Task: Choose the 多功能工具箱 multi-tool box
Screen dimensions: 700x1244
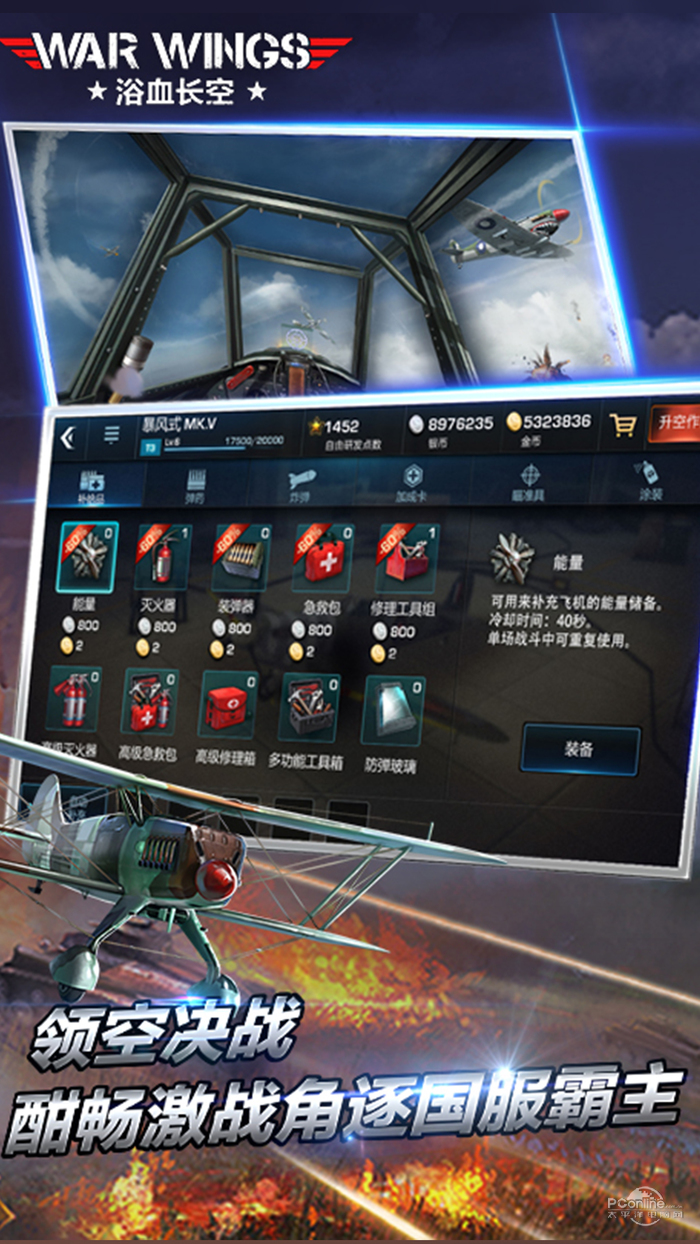Action: coord(307,705)
